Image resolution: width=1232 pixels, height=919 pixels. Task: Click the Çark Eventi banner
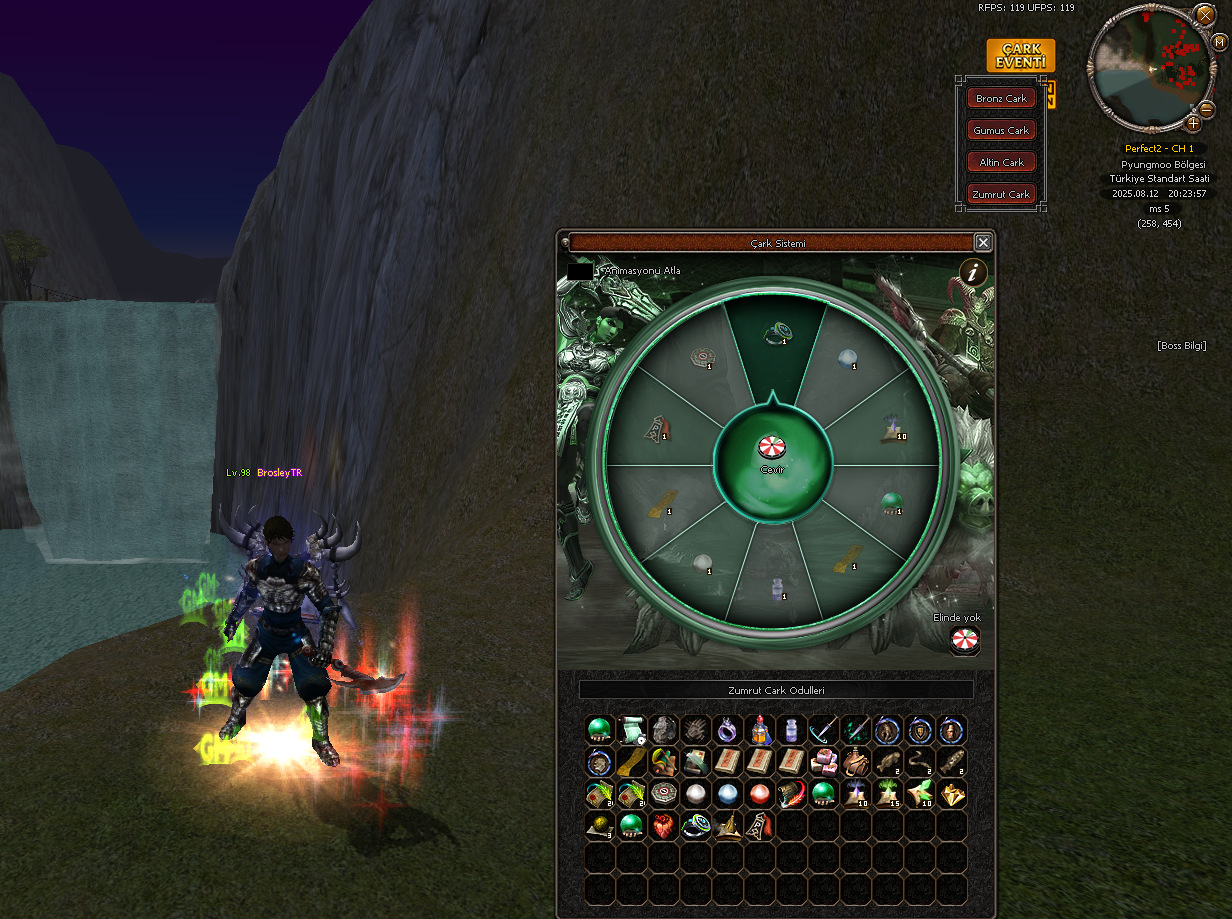1020,56
